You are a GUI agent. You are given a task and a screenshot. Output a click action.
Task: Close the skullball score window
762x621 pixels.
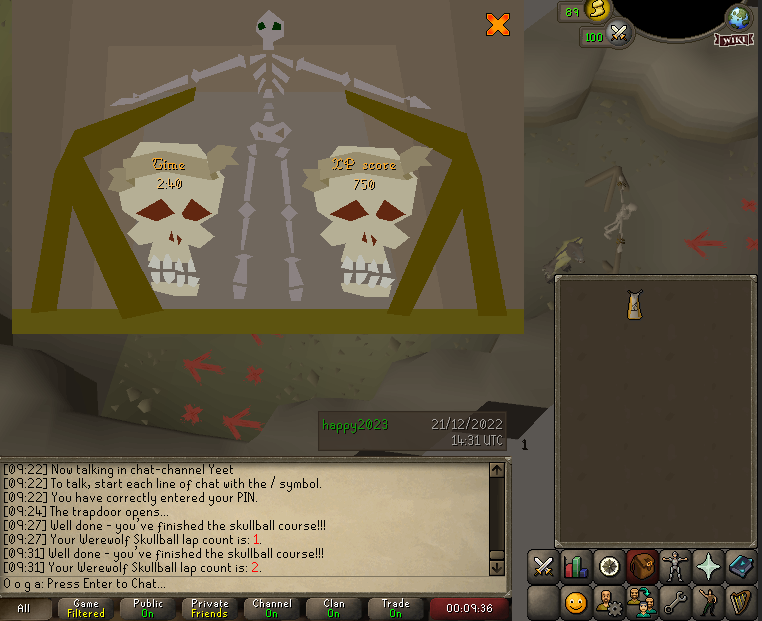click(x=498, y=25)
